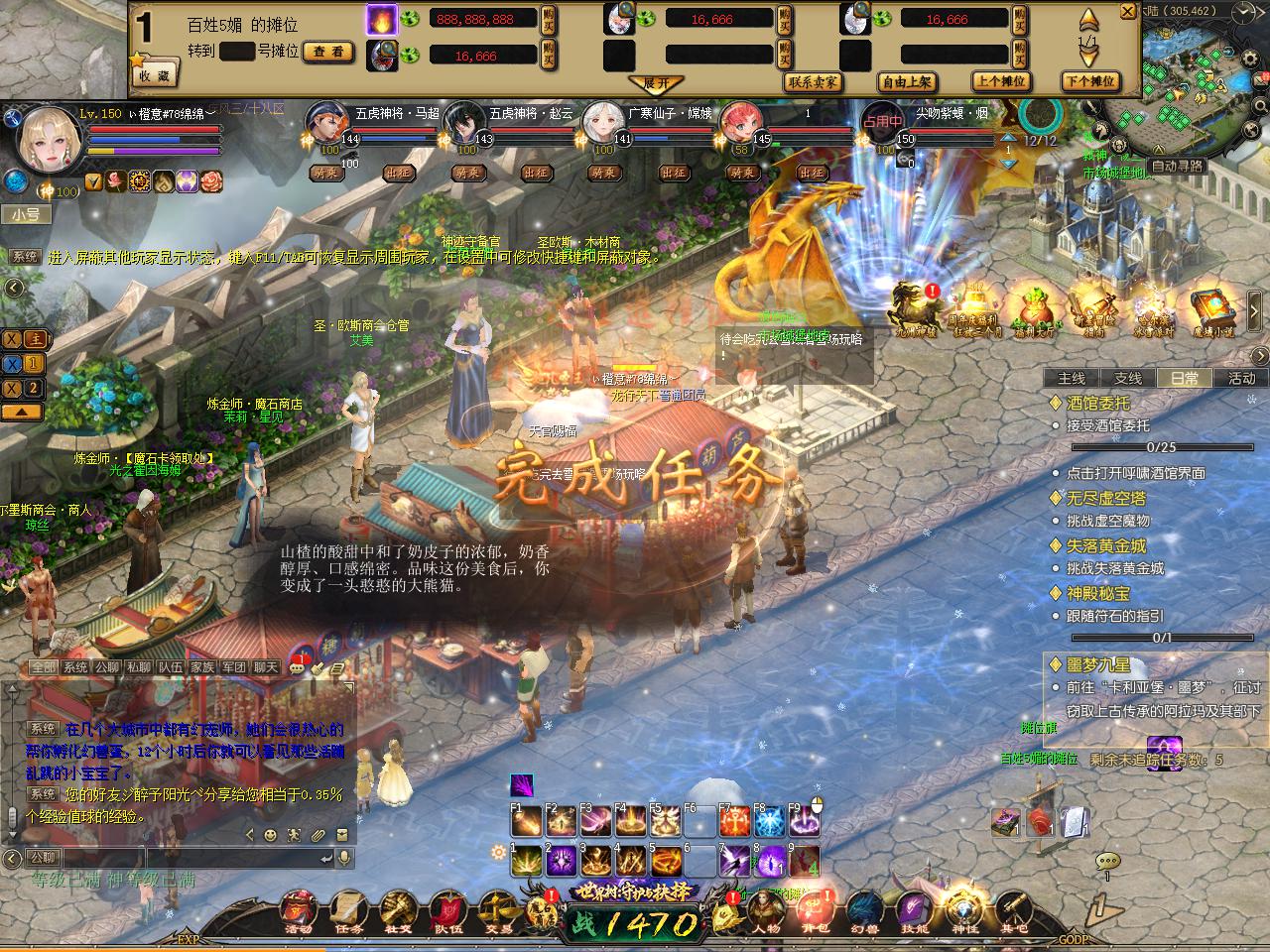Open the 任务 quest log
The height and width of the screenshot is (952, 1270).
pos(347,910)
